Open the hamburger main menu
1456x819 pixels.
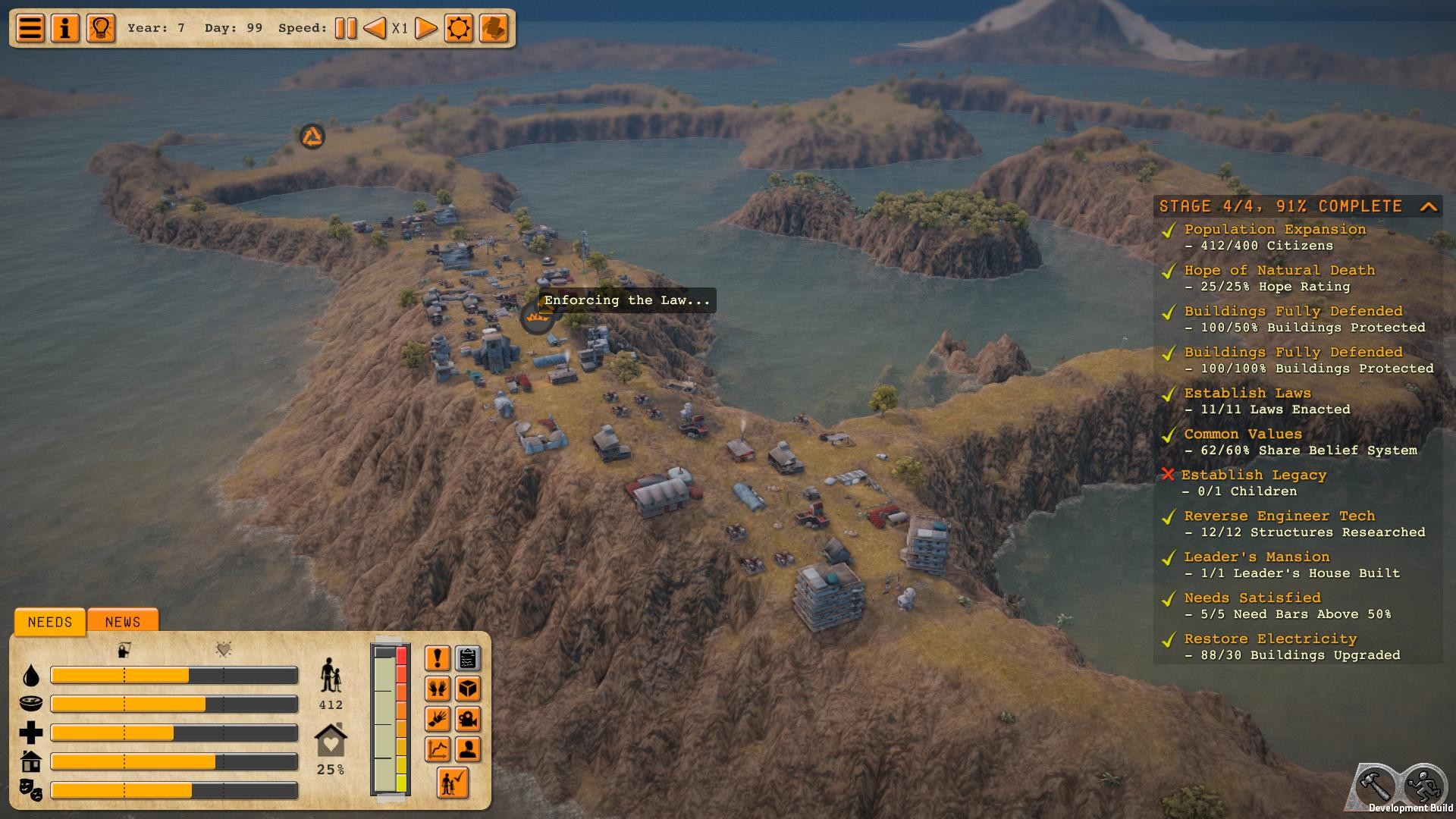pos(30,29)
